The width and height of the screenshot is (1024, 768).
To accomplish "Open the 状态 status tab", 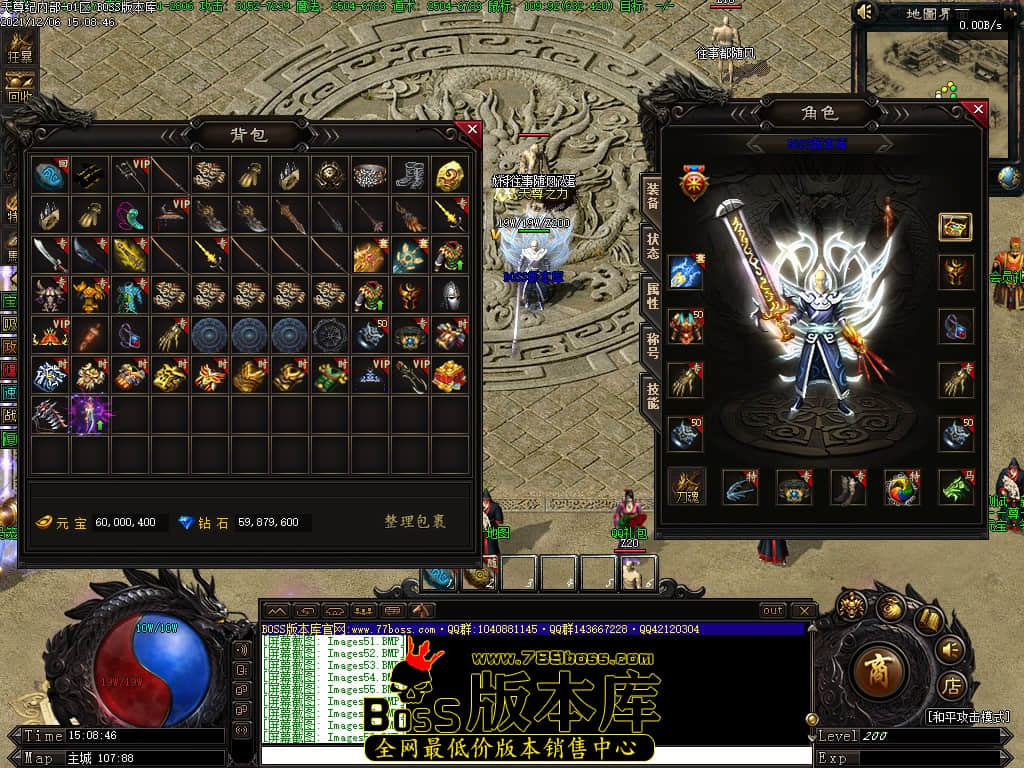I will (x=652, y=246).
